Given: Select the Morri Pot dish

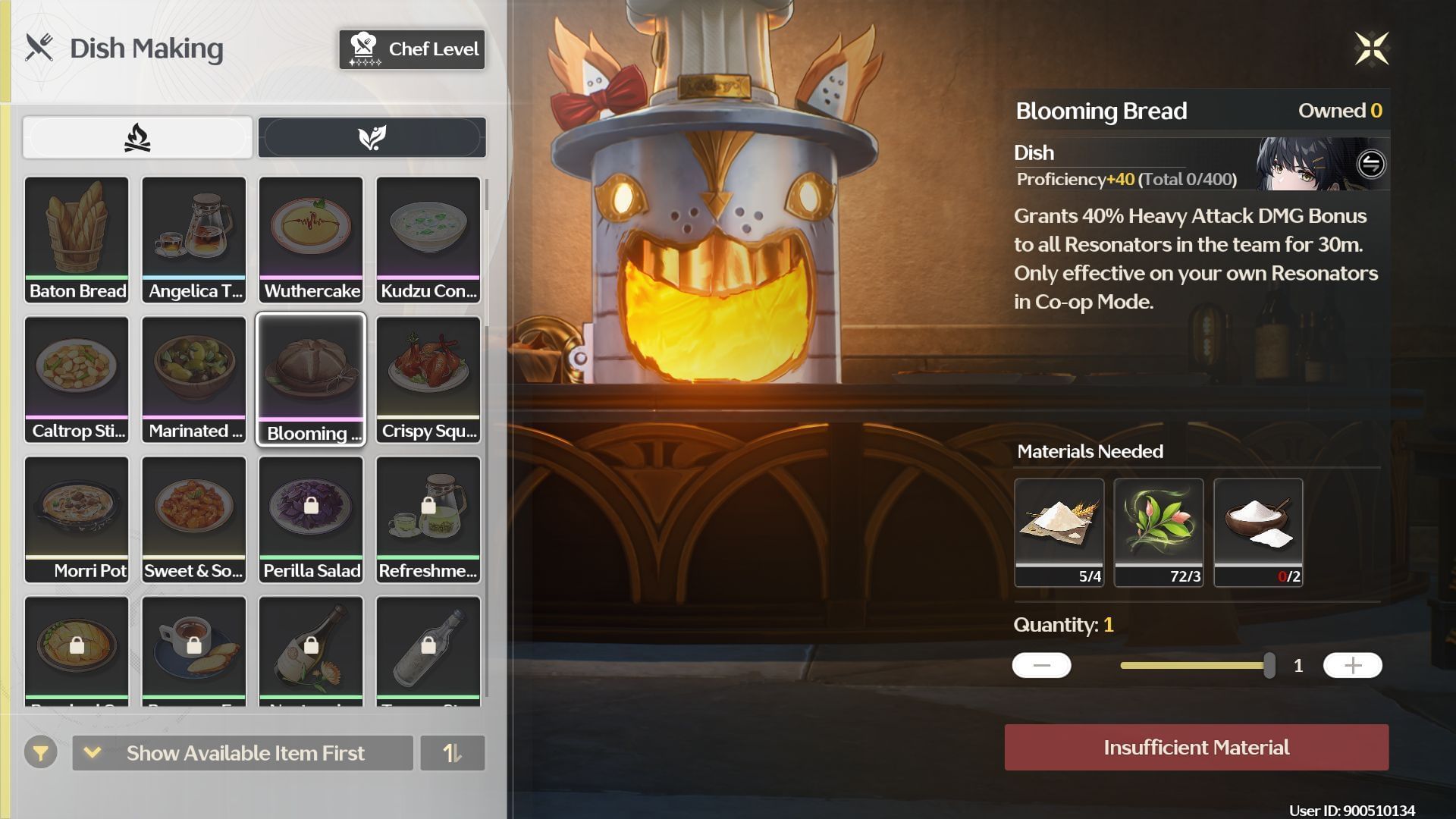Looking at the screenshot, I should pyautogui.click(x=77, y=519).
